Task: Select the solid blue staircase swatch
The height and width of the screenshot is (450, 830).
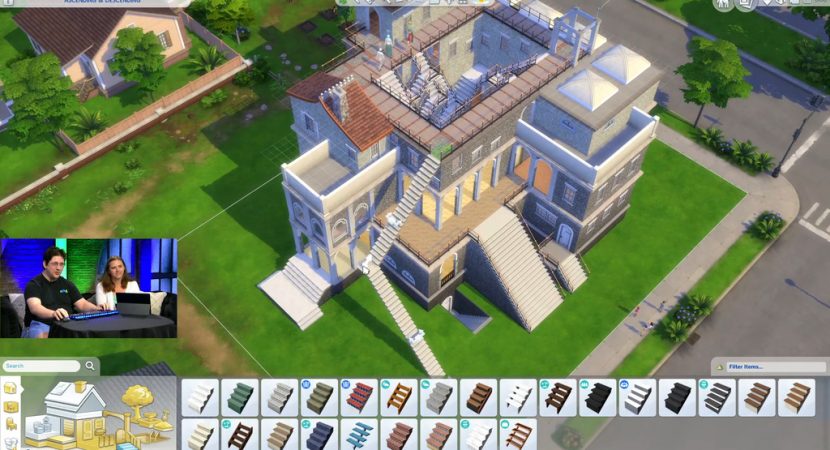Action: tap(319, 435)
